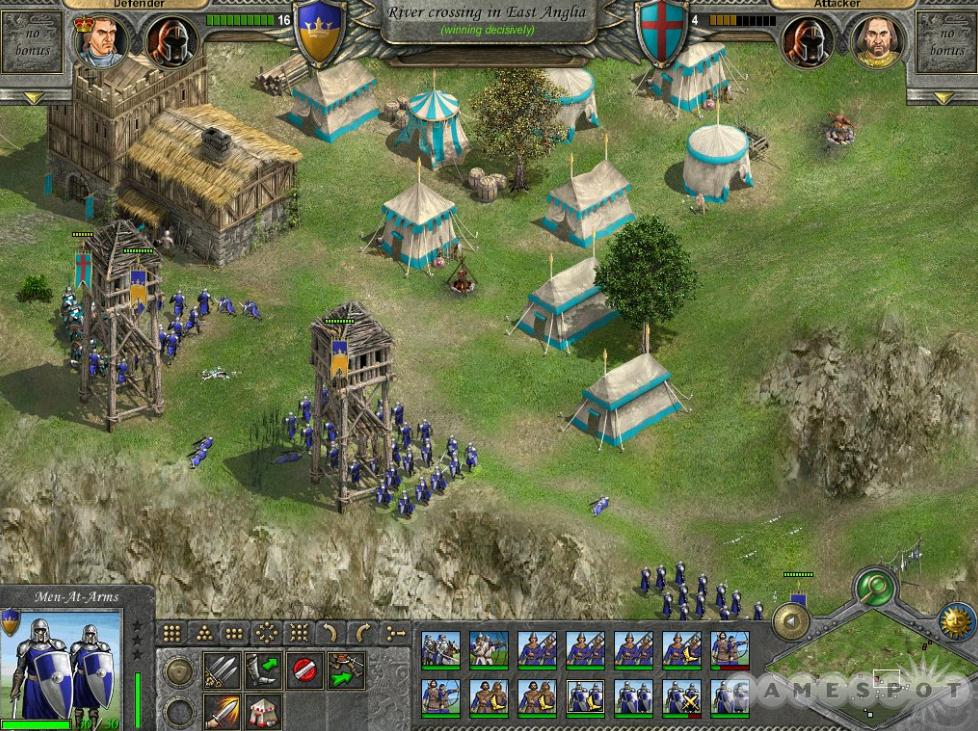
Task: Click the crowned defender commander portrait
Action: 102,42
